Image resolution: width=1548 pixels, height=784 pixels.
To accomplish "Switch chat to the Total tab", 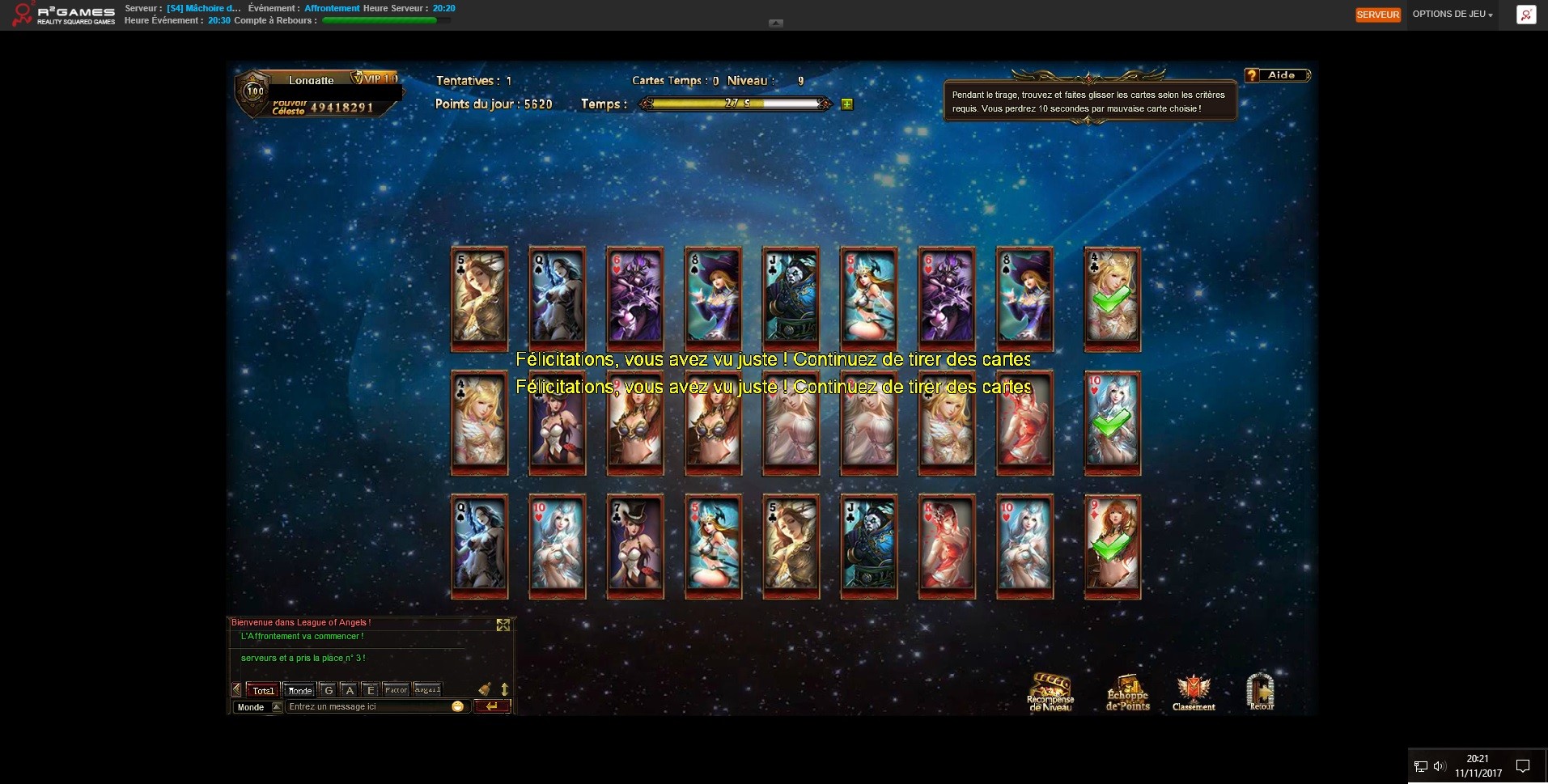I will (263, 690).
